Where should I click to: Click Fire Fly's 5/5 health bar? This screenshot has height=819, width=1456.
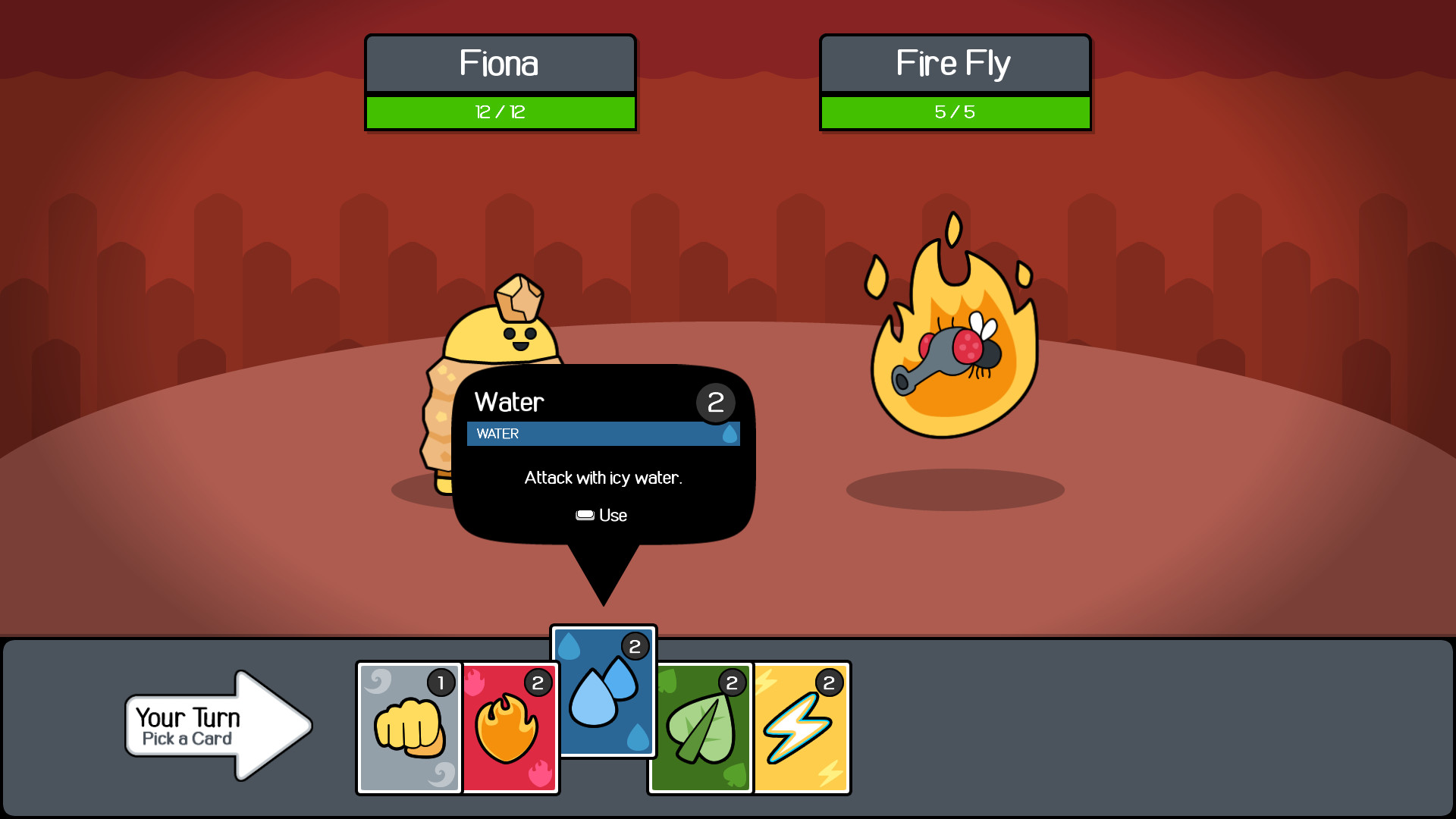(x=955, y=111)
